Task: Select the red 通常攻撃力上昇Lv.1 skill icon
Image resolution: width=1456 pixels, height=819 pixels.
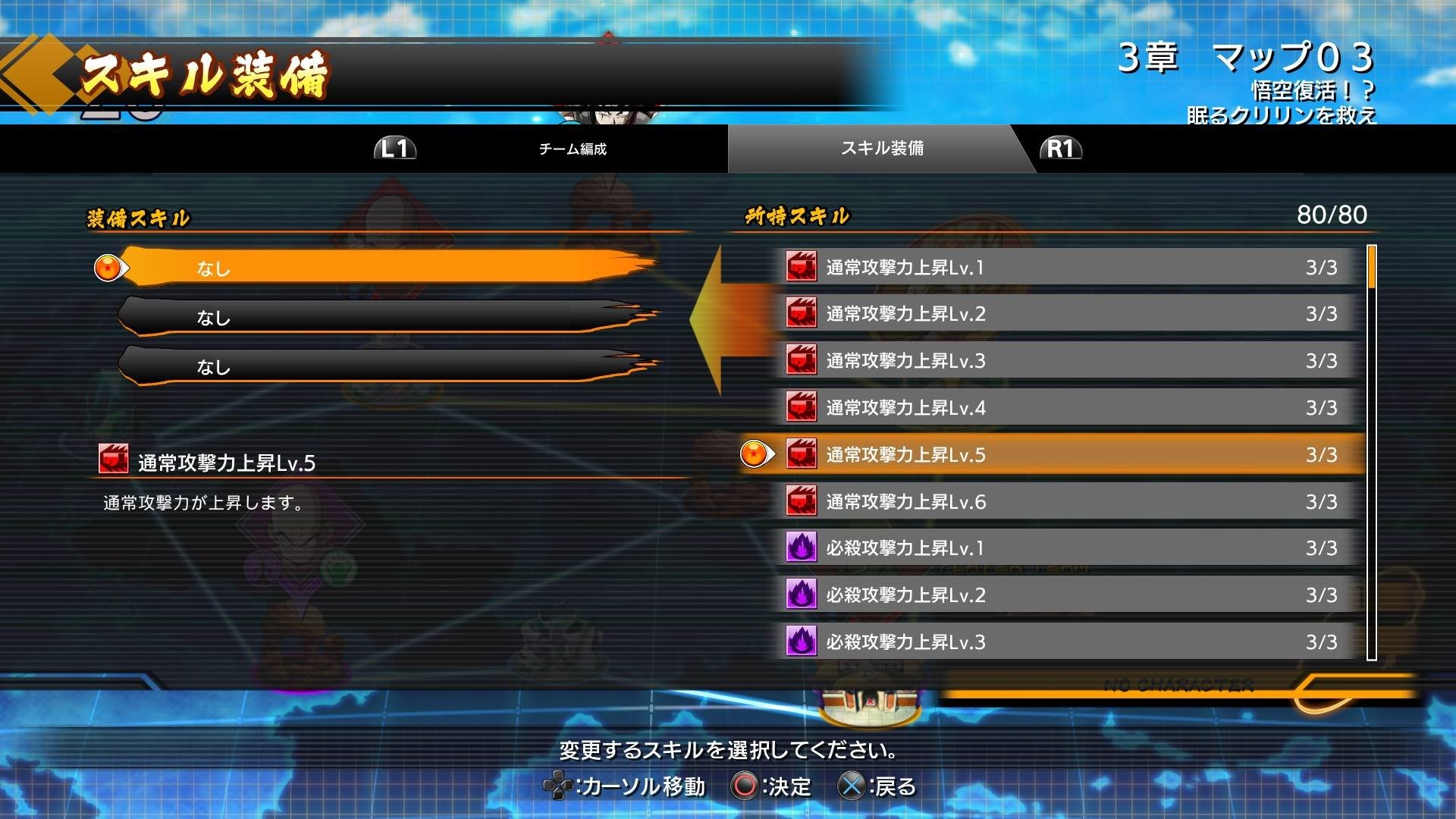Action: pos(800,267)
